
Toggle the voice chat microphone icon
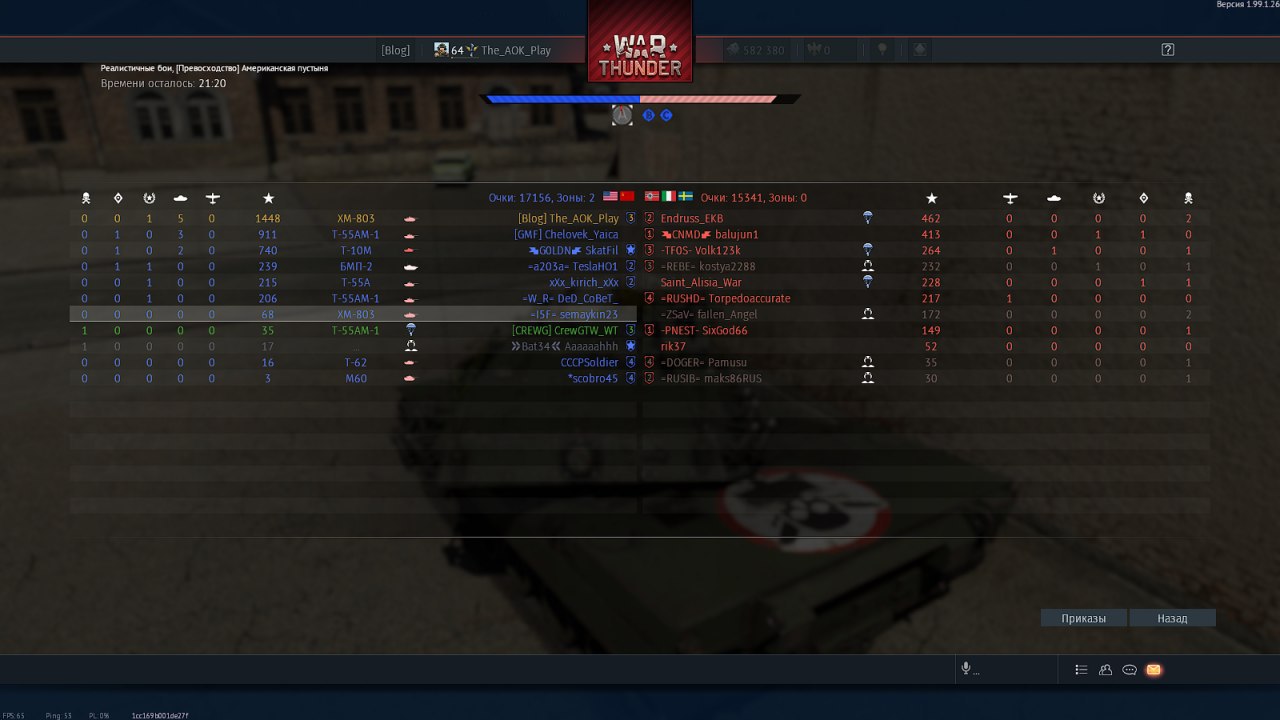[966, 669]
